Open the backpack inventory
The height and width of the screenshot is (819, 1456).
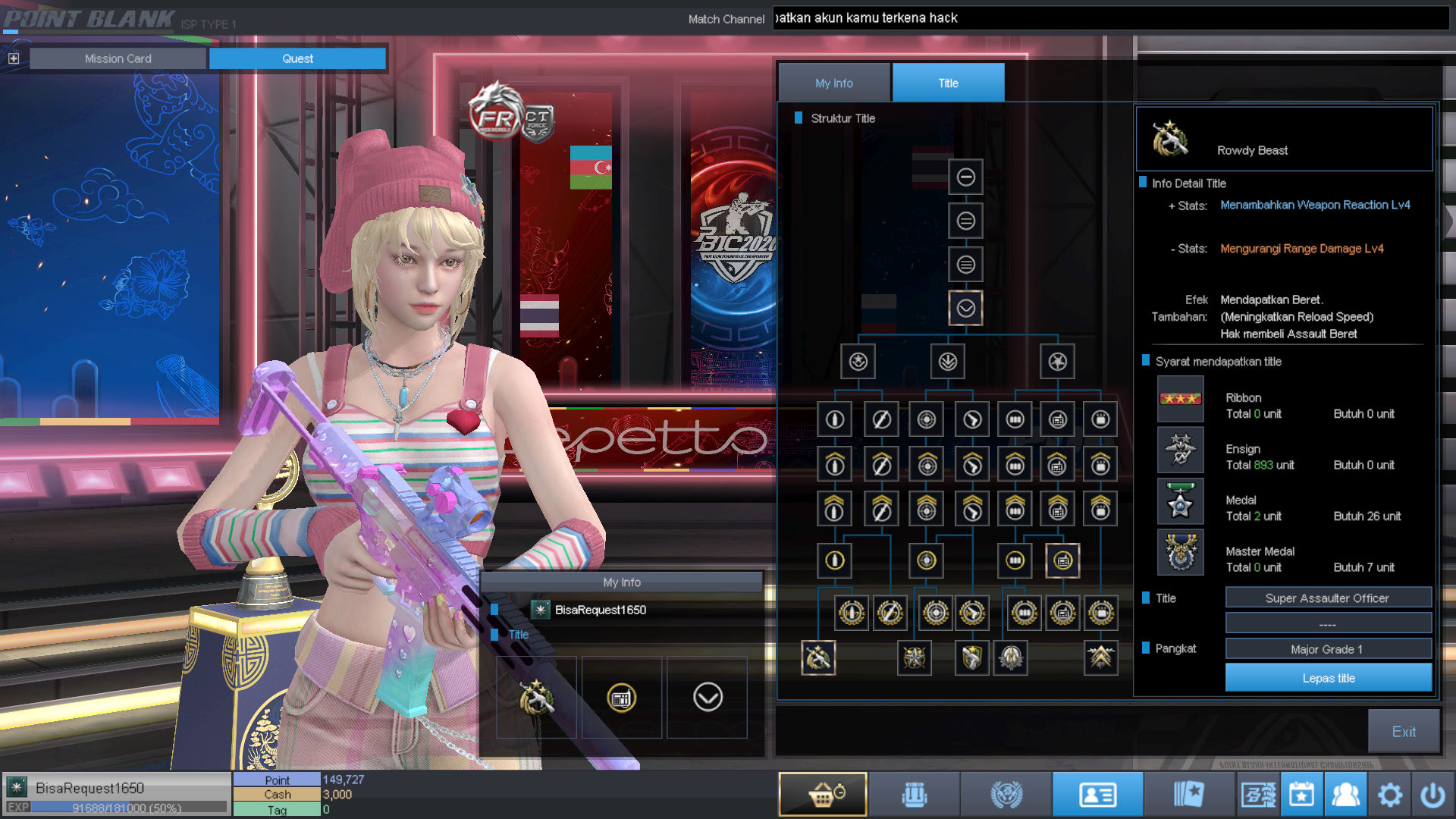point(915,794)
